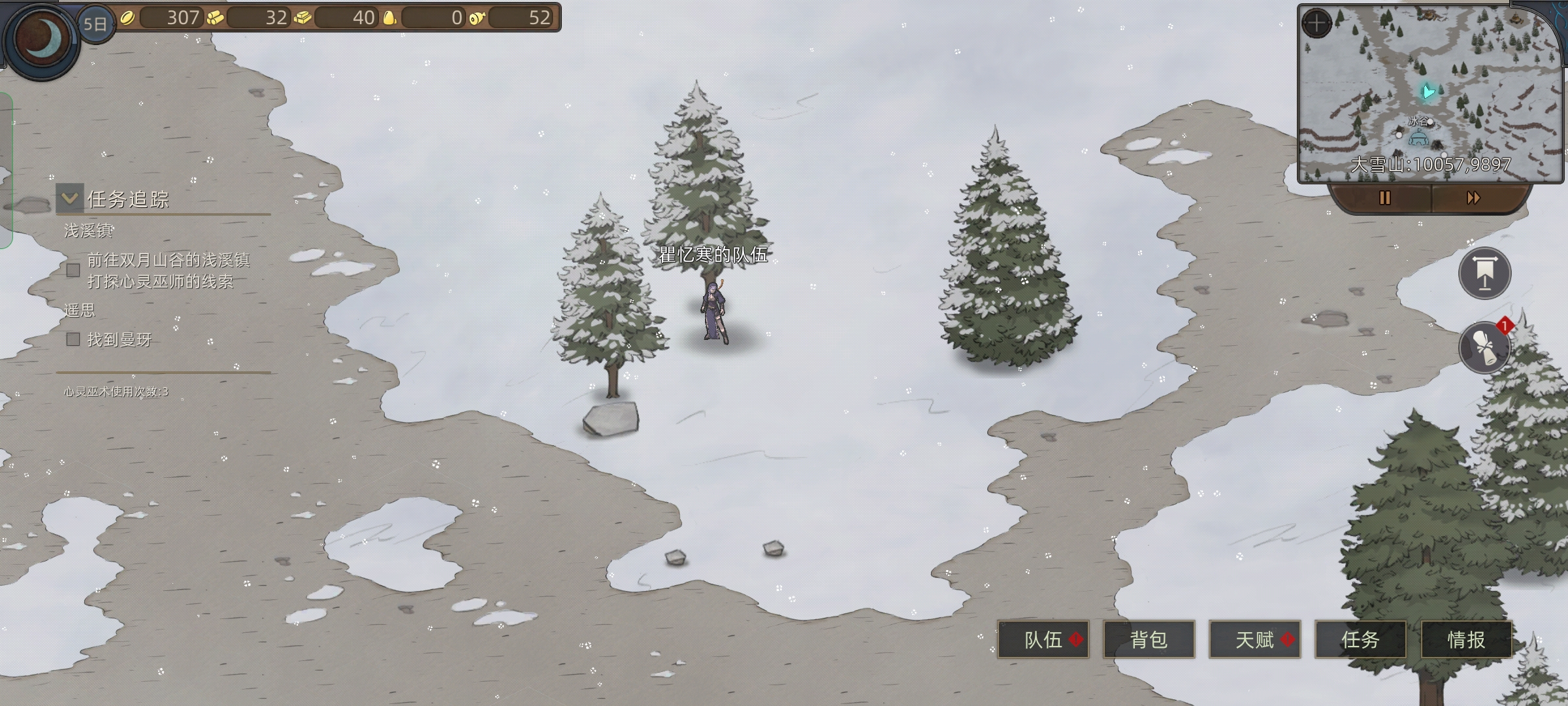
Task: Select the 浅溪镇 quest objective entry
Action: (x=168, y=271)
